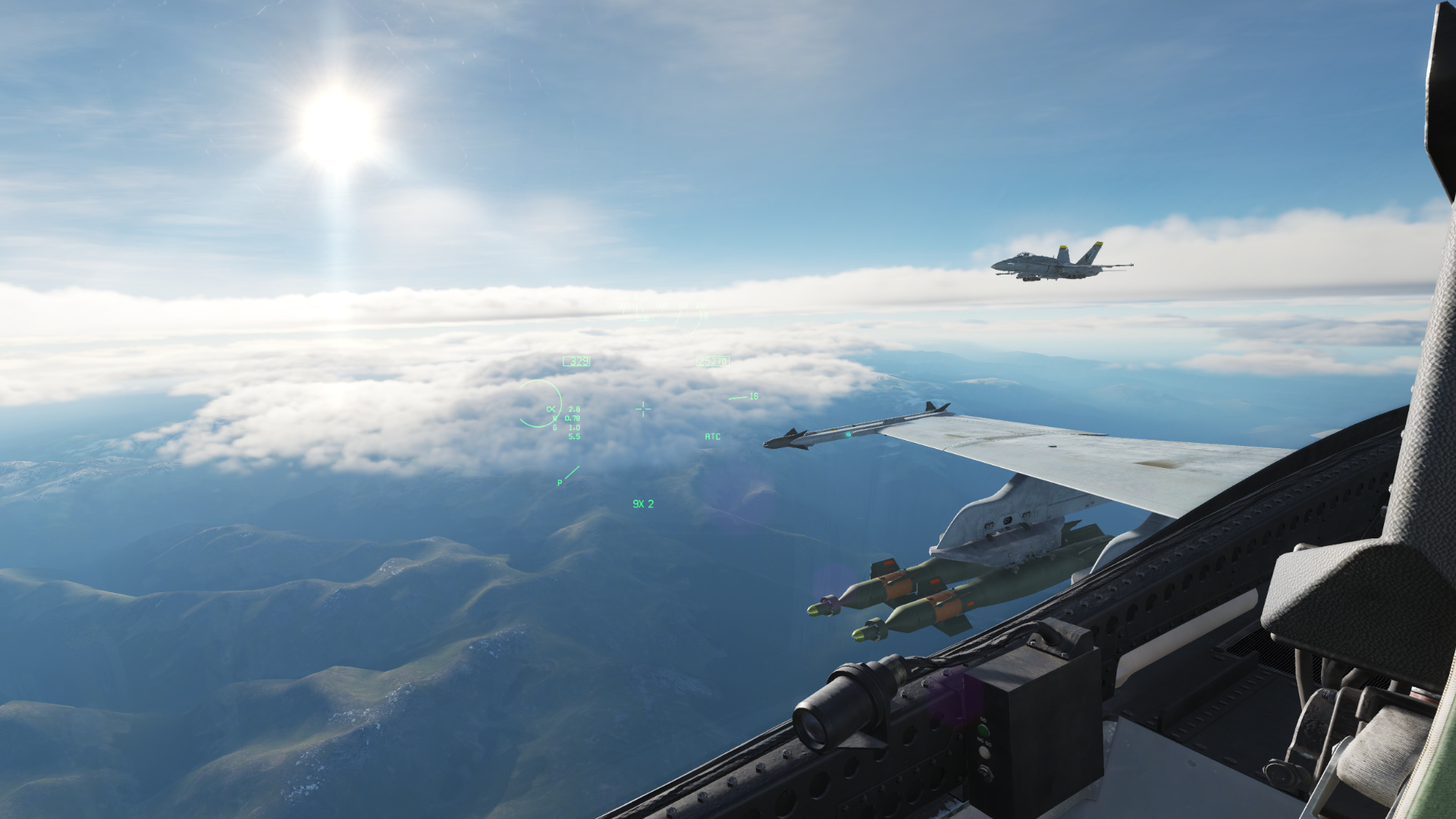This screenshot has width=1456, height=819.
Task: Select the airspeed box showing 329
Action: point(576,360)
